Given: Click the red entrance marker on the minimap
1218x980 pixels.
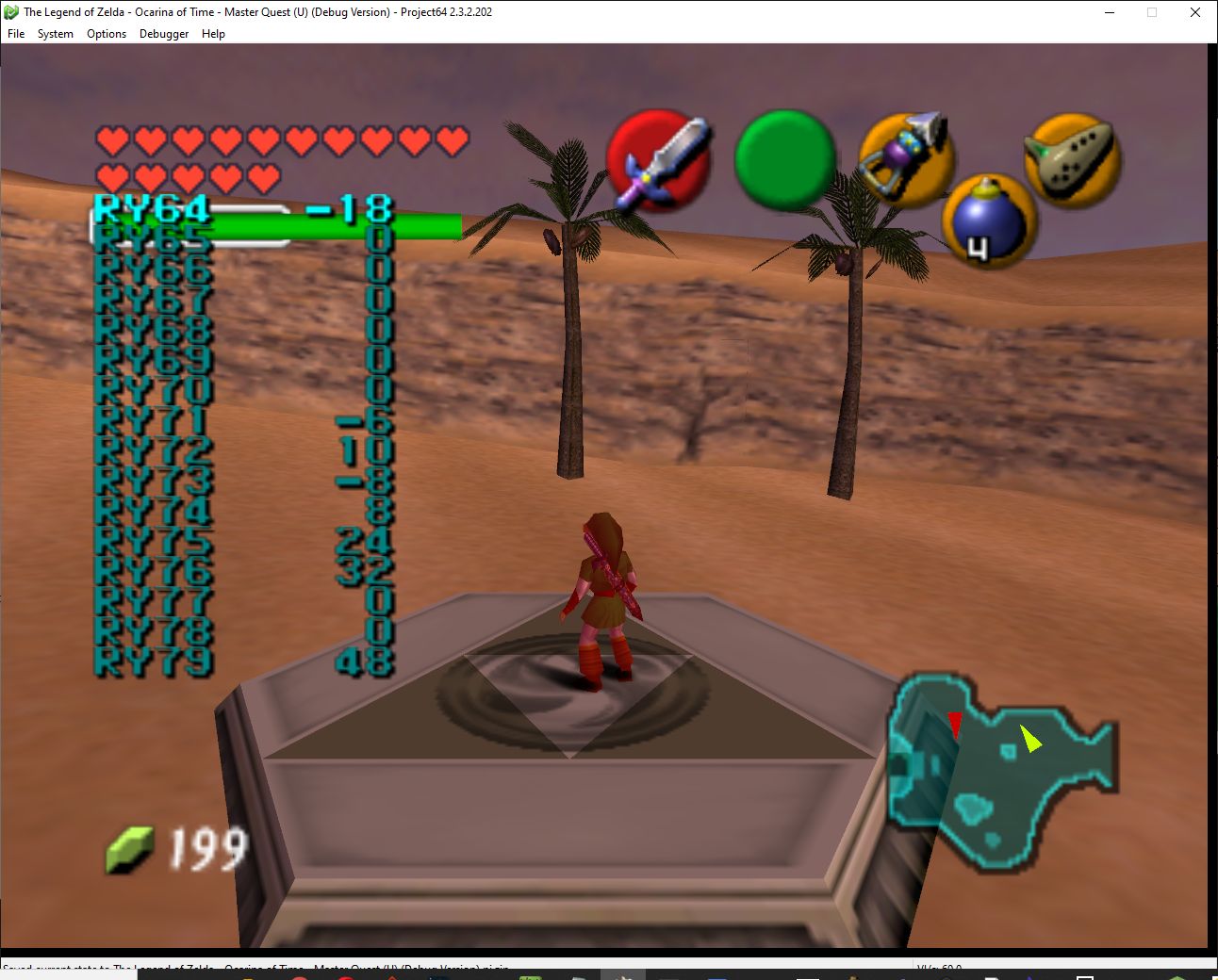Looking at the screenshot, I should tap(956, 722).
